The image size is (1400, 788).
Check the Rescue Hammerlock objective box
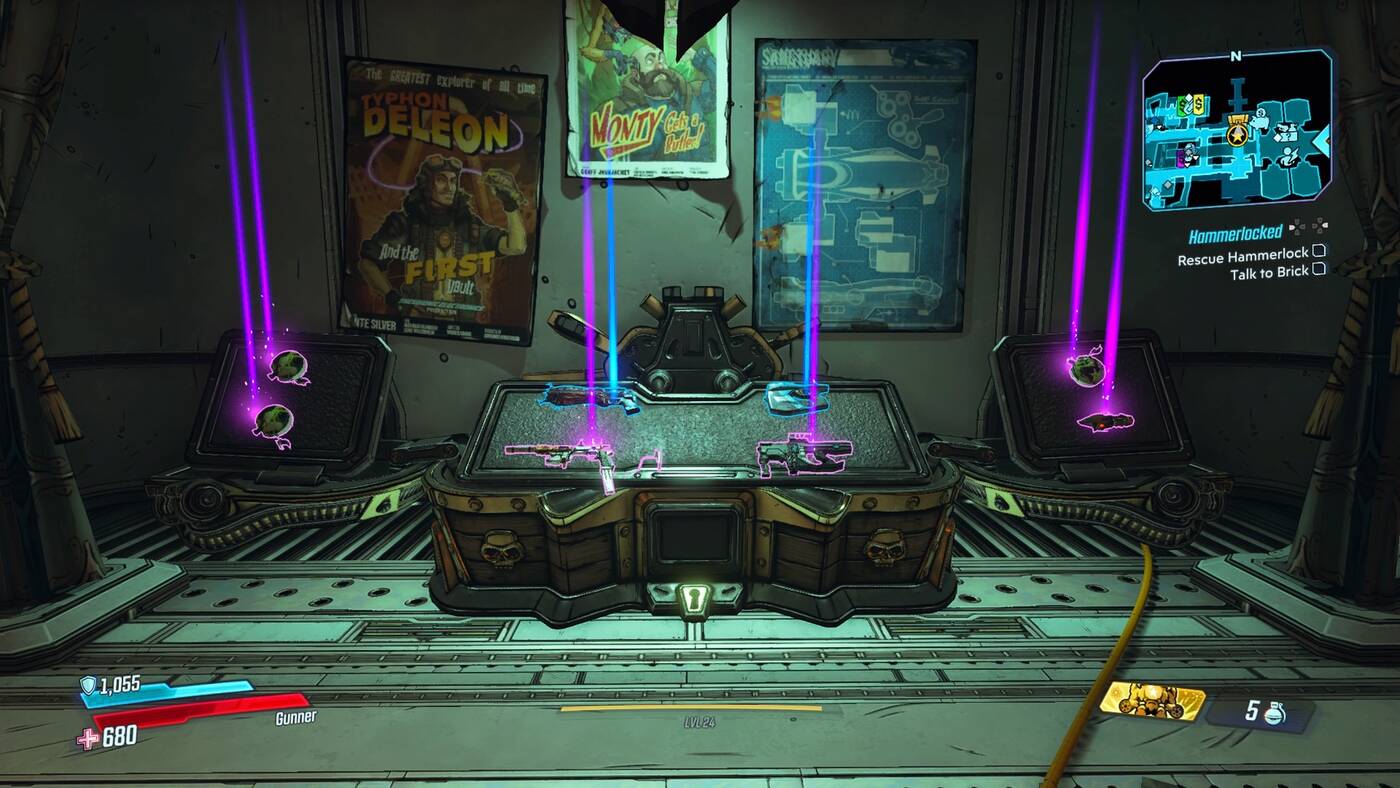(1317, 254)
